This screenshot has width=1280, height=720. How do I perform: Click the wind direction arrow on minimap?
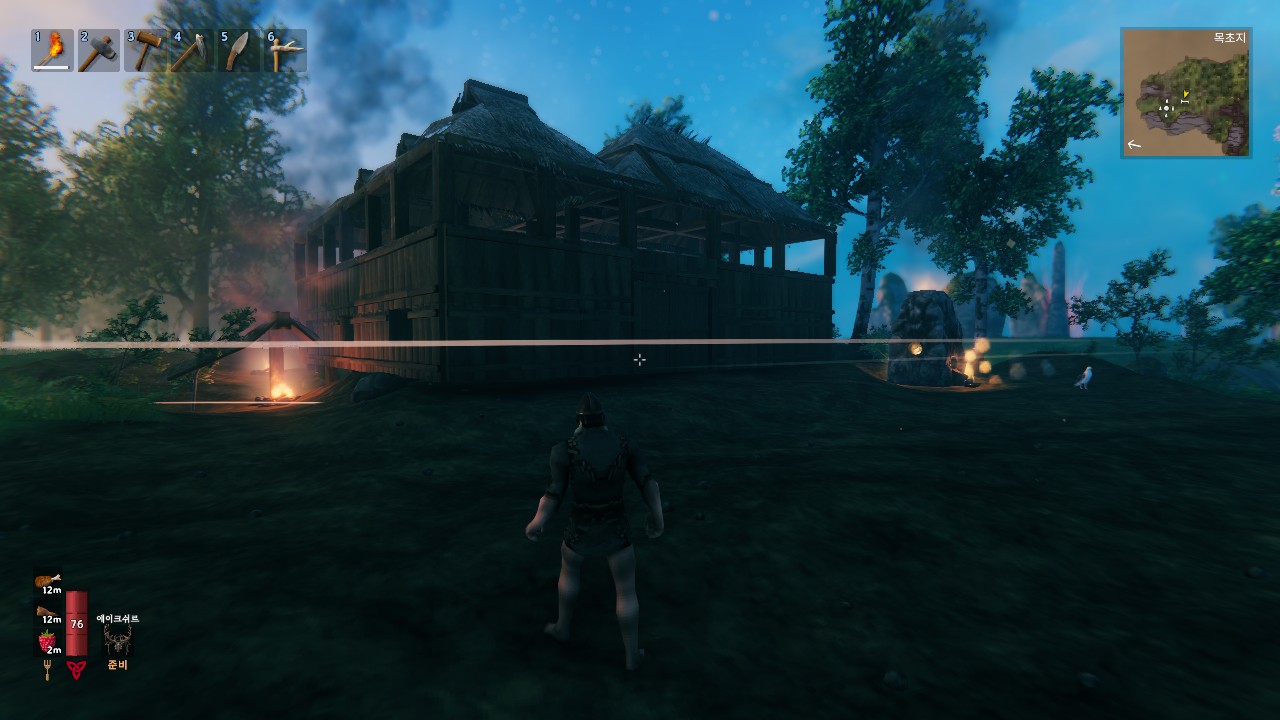1134,146
